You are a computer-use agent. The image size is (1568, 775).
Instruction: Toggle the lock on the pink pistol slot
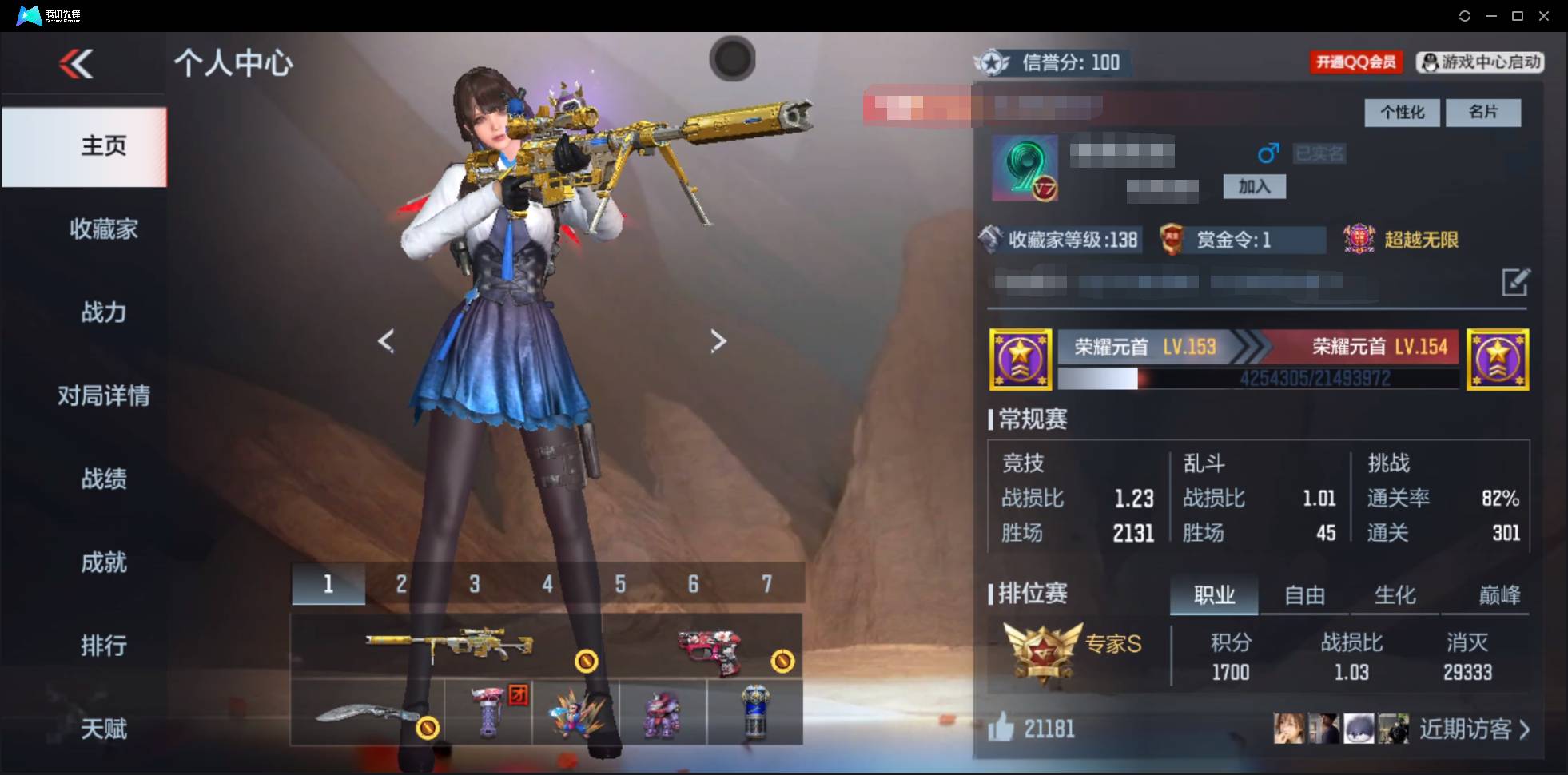point(783,661)
